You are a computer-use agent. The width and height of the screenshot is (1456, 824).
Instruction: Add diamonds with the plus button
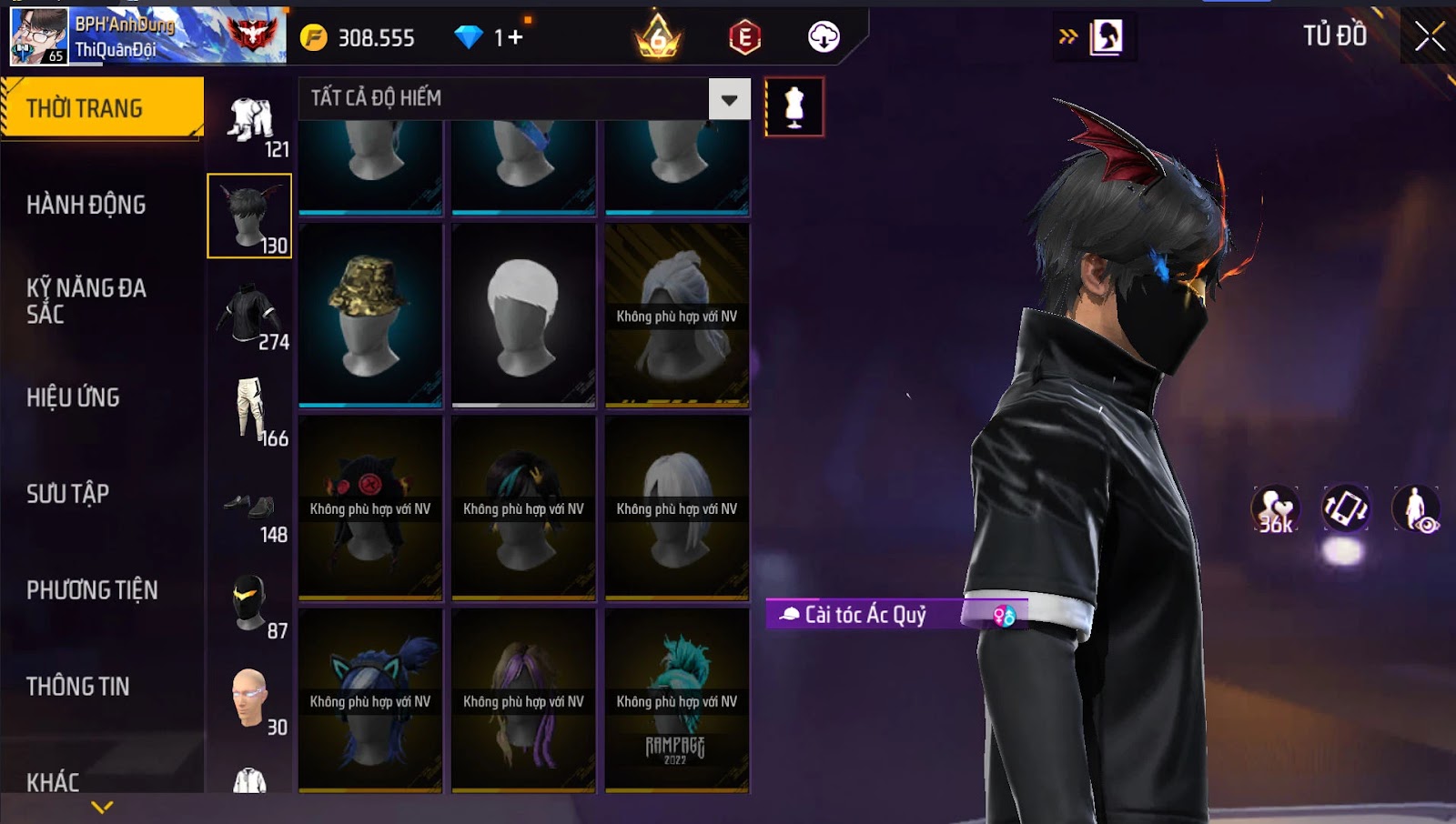pyautogui.click(x=515, y=37)
